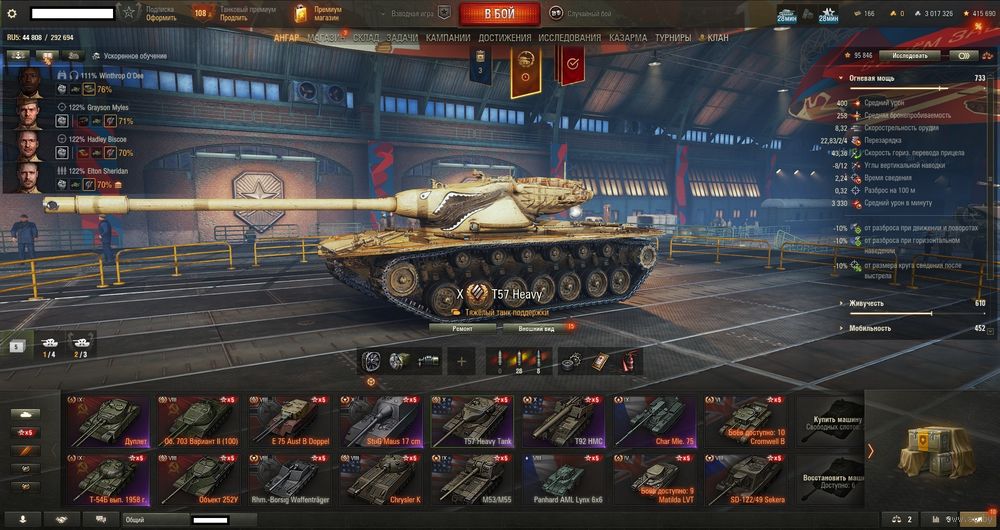Open «Внешний вид» exterior customization

(x=536, y=327)
